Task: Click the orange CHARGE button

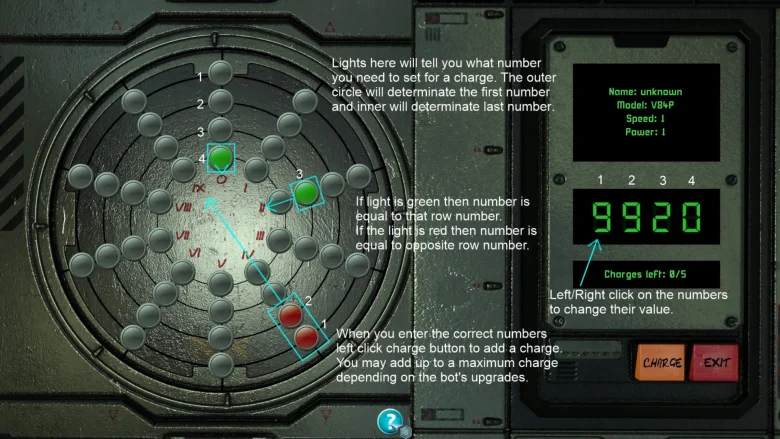Action: (x=662, y=361)
